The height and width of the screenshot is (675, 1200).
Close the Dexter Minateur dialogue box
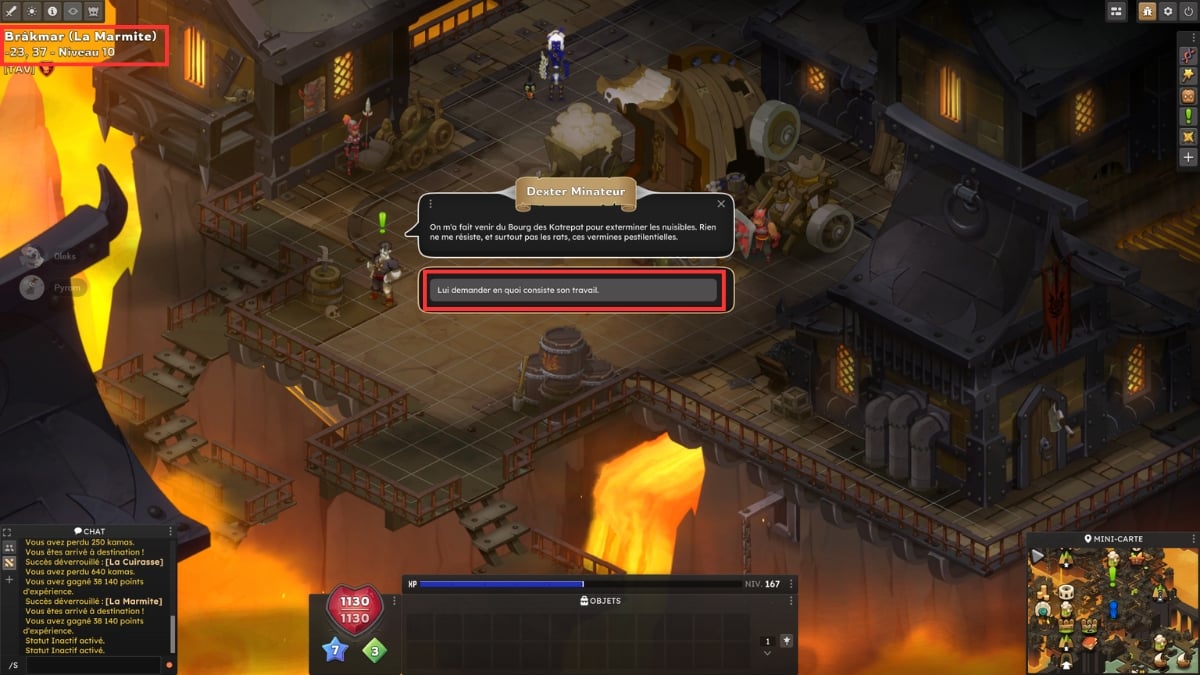click(x=723, y=203)
